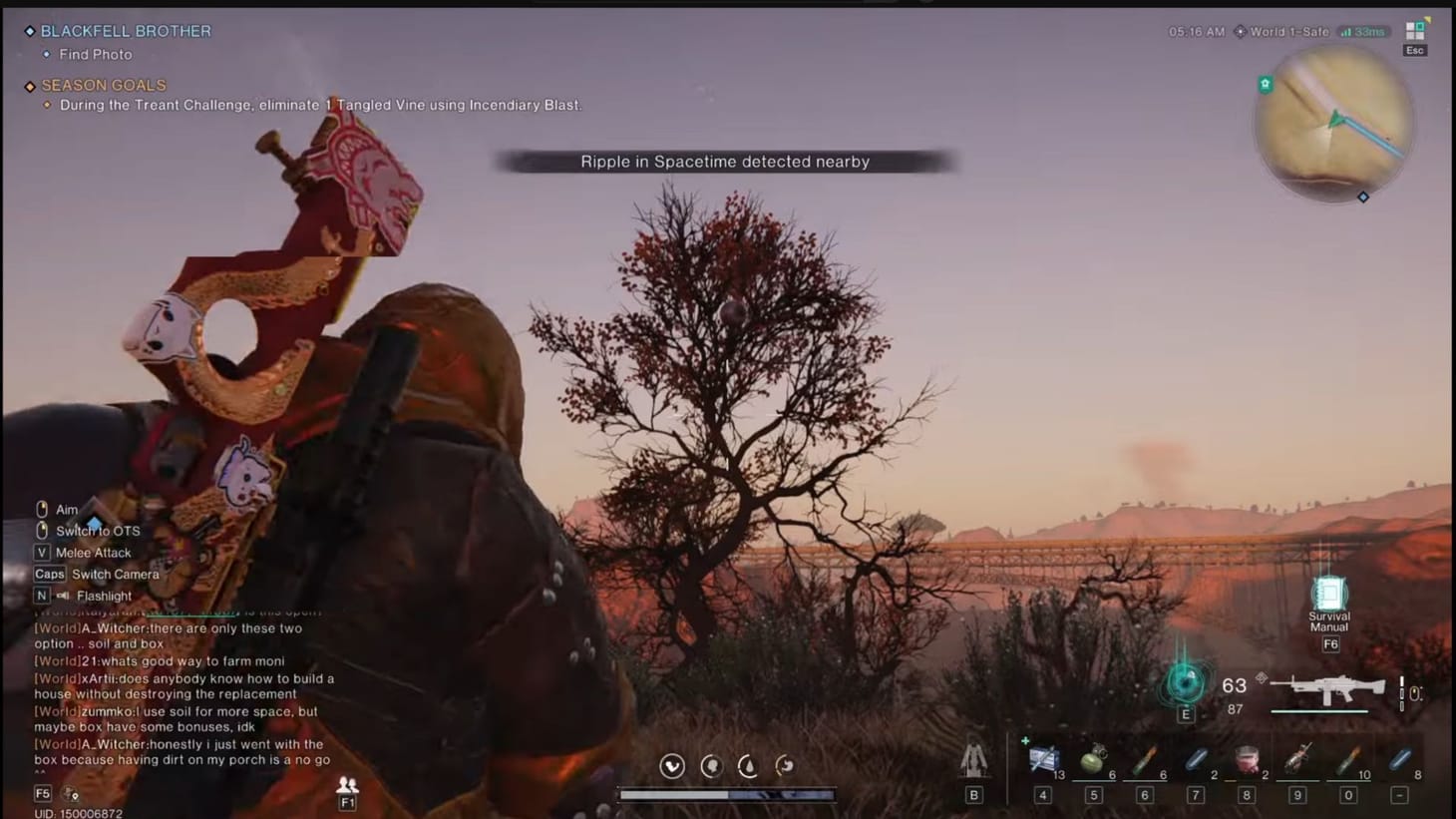Select the Find Photo quest objective
Image resolution: width=1456 pixels, height=819 pixels.
click(94, 54)
